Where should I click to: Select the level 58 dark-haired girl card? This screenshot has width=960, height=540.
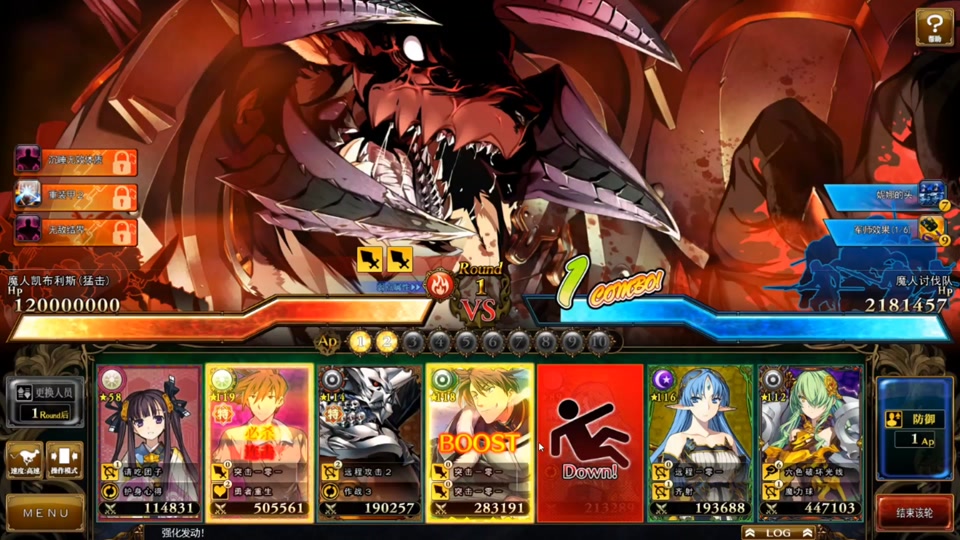[149, 442]
